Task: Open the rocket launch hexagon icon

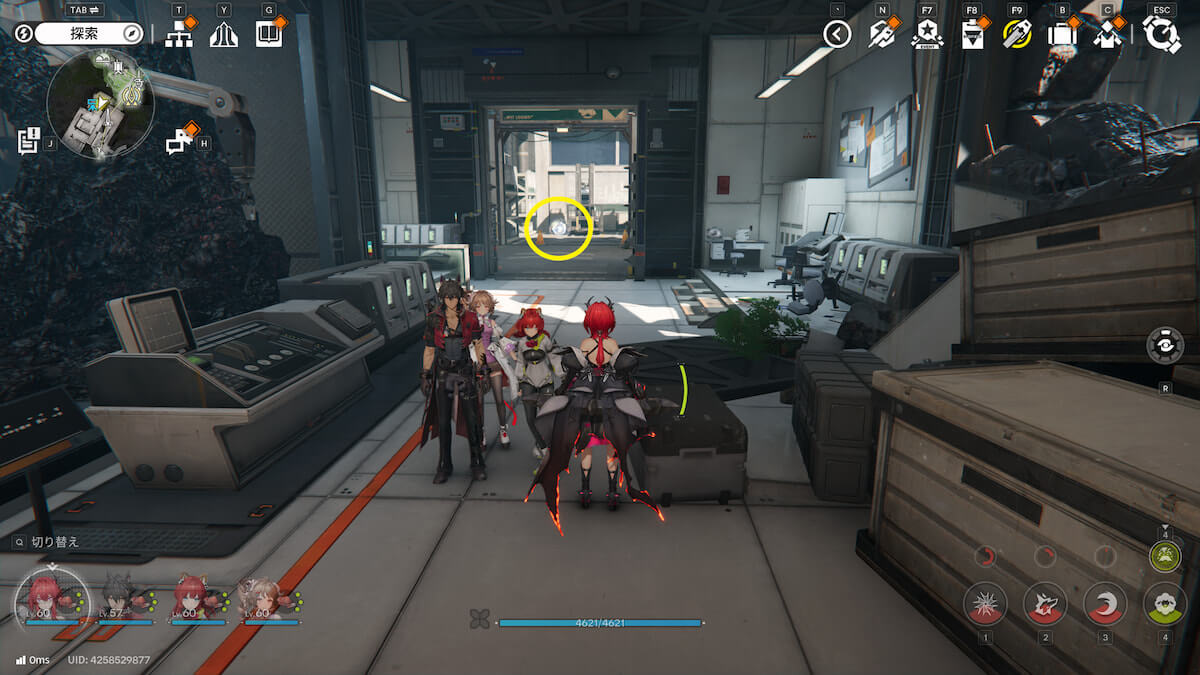Action: pos(881,35)
